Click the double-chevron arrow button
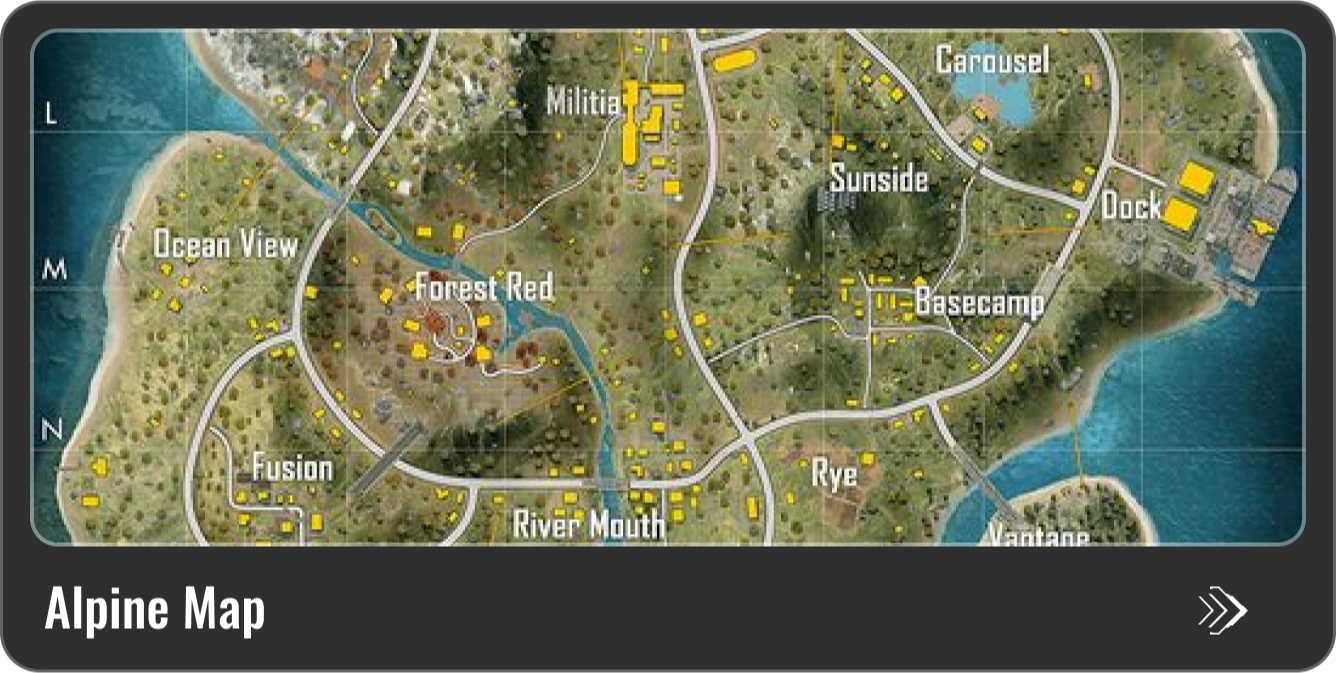The width and height of the screenshot is (1336, 673). point(1222,610)
